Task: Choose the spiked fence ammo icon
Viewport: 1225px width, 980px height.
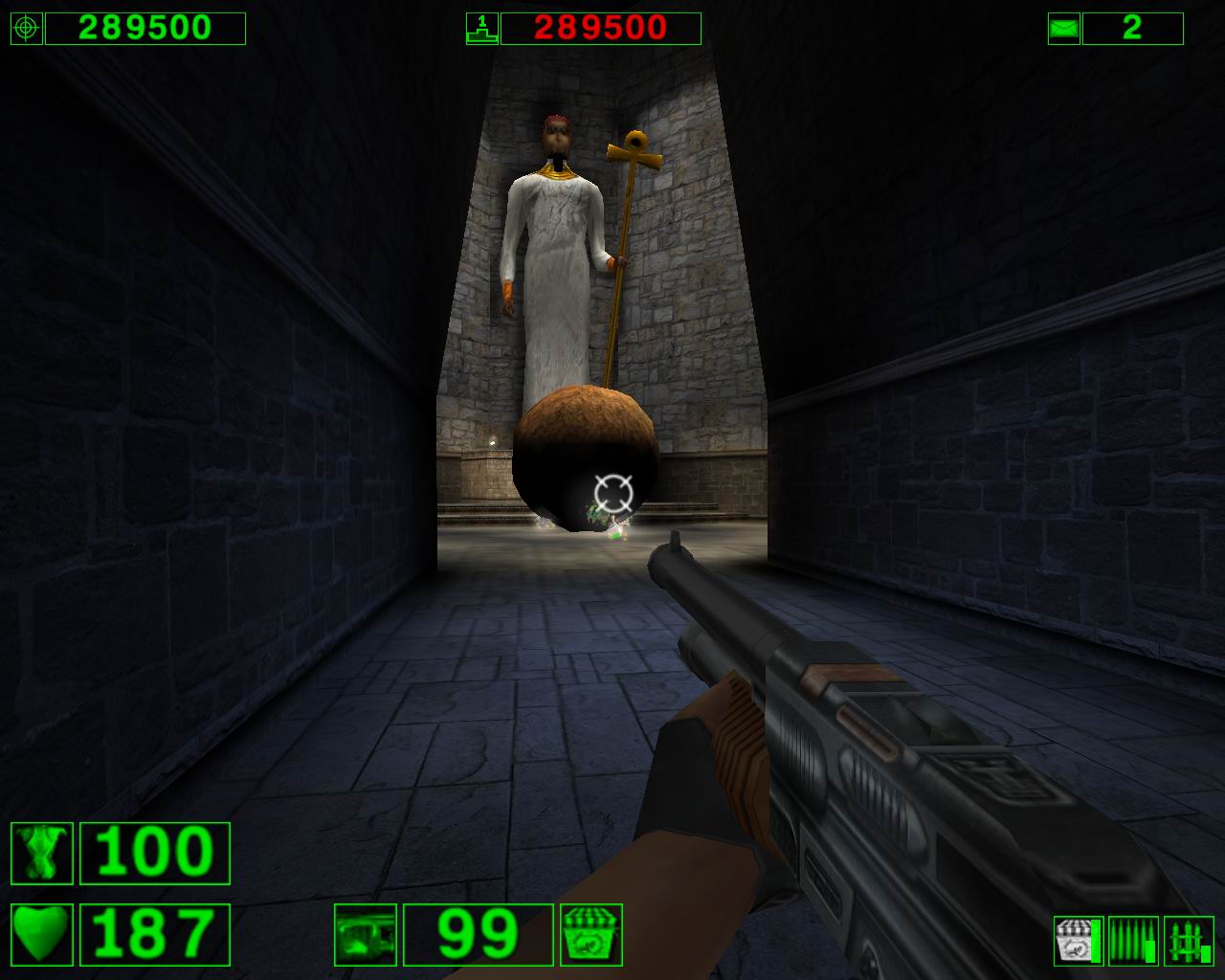Action: pyautogui.click(x=1189, y=941)
